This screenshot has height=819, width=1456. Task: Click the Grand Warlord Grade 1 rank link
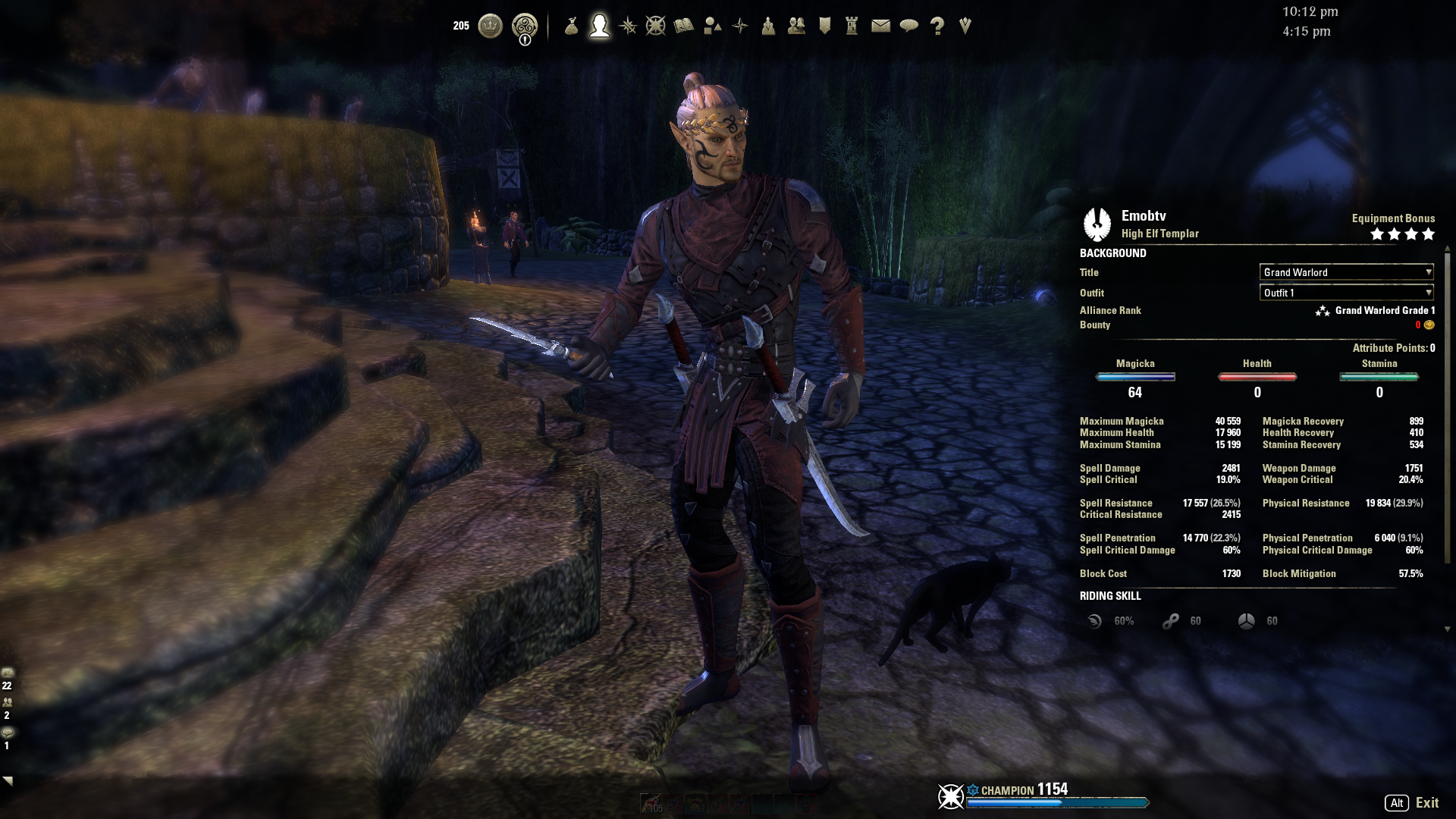(x=1385, y=310)
